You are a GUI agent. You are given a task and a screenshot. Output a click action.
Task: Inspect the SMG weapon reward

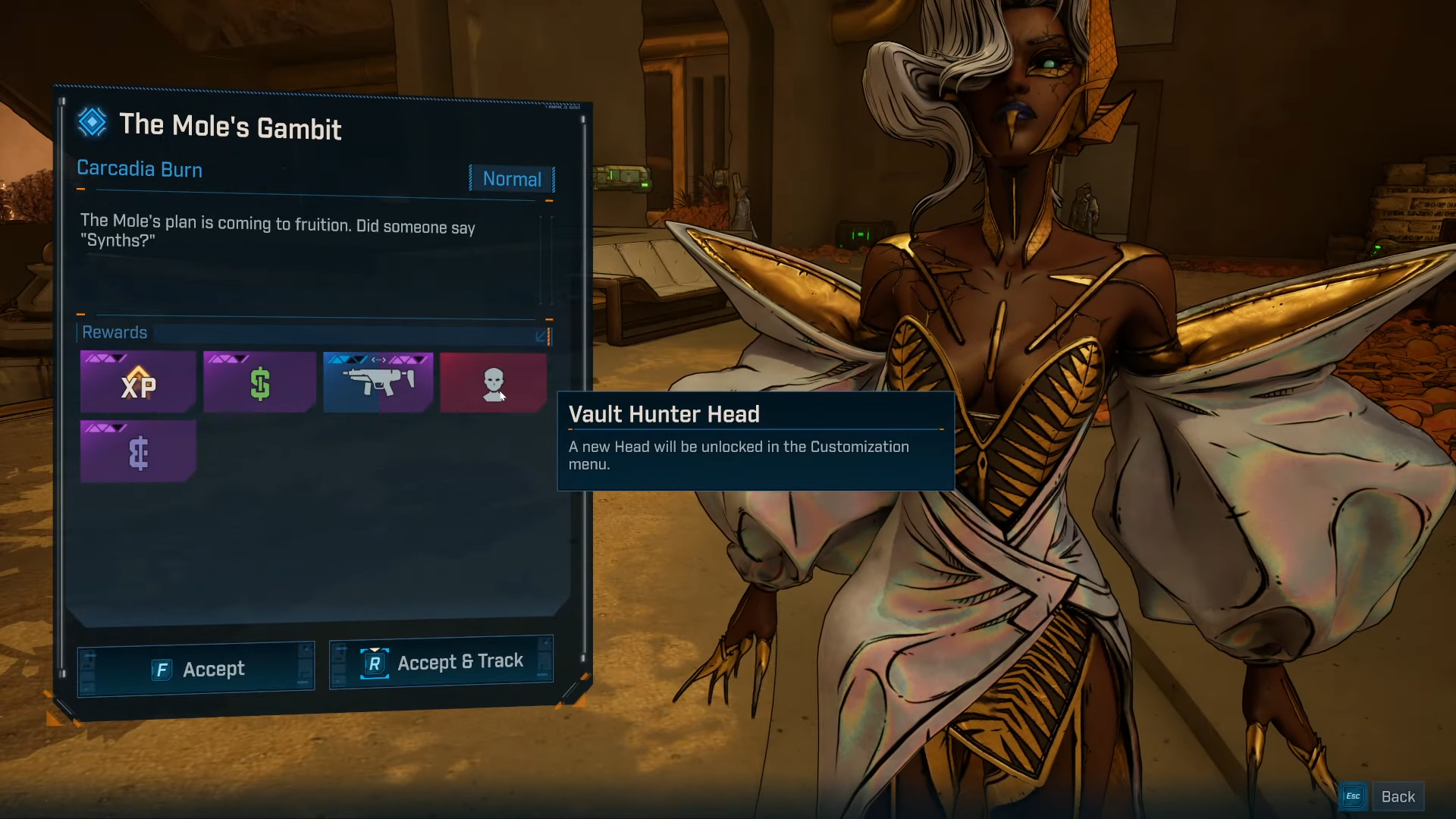click(378, 383)
